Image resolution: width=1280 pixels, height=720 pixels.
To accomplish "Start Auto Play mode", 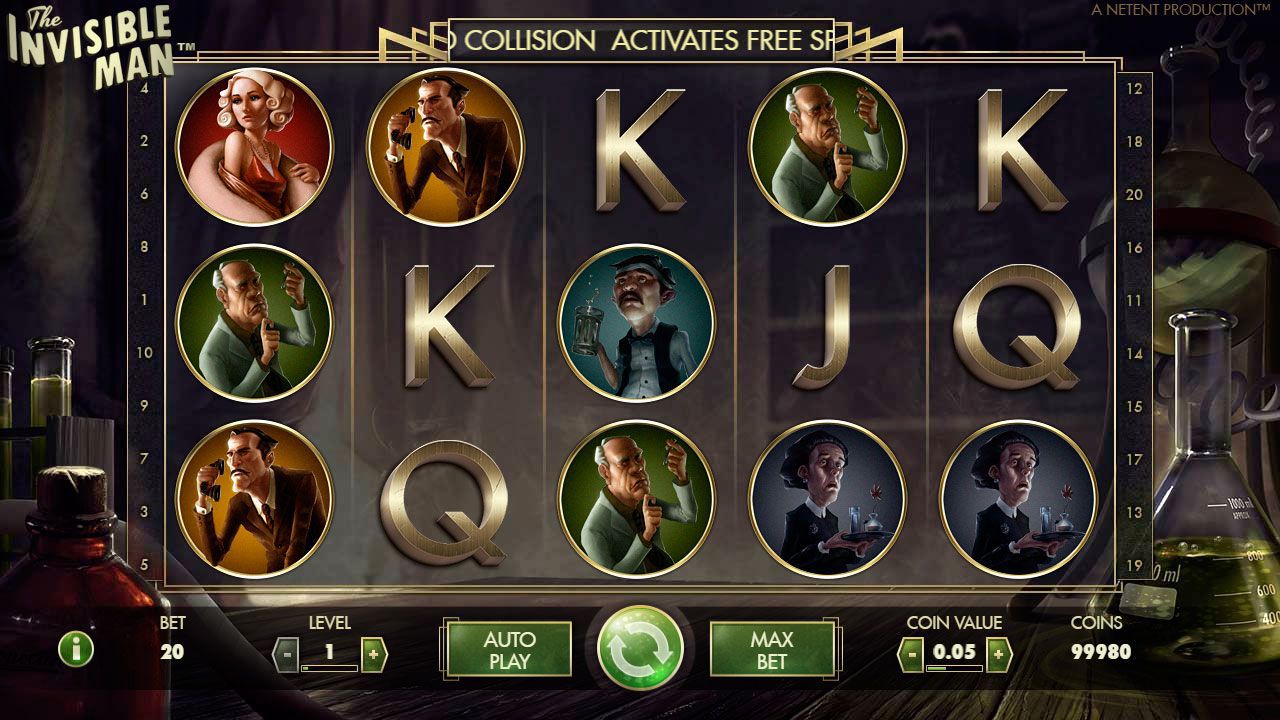I will 509,649.
